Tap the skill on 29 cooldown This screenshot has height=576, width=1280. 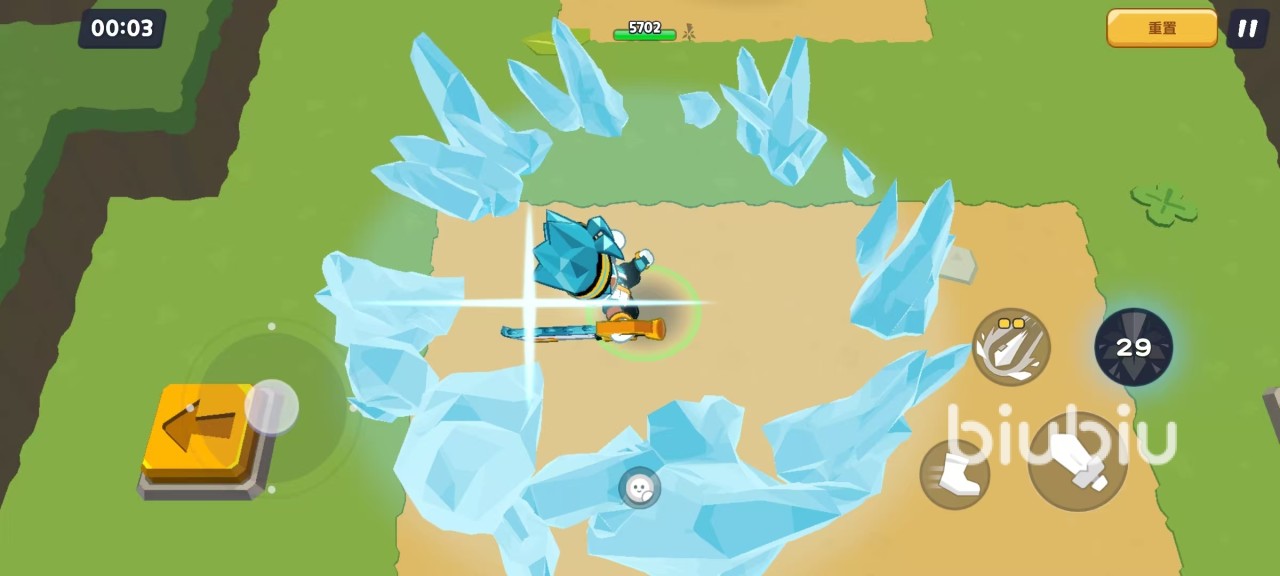[1133, 347]
